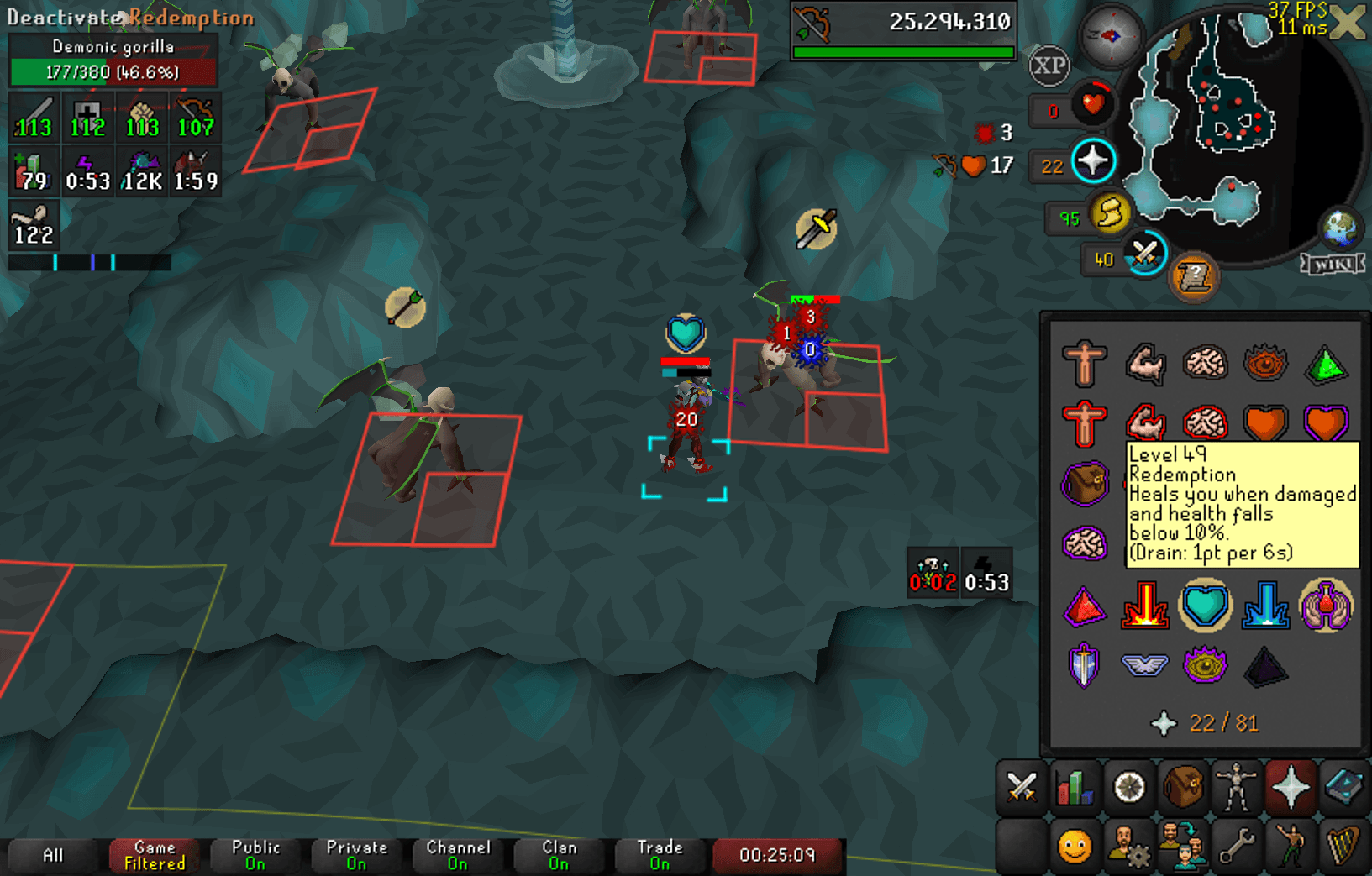This screenshot has height=876, width=1372.
Task: Deactivate the Redemption prayer
Action: click(x=1205, y=605)
